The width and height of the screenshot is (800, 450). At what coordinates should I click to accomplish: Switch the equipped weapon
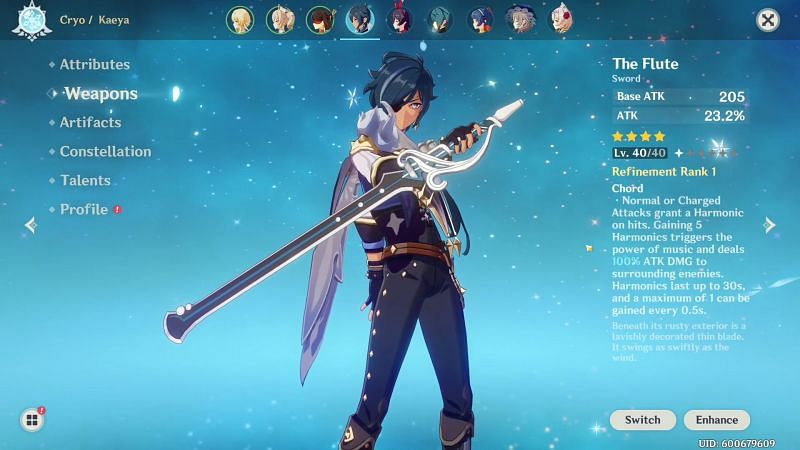pyautogui.click(x=642, y=420)
